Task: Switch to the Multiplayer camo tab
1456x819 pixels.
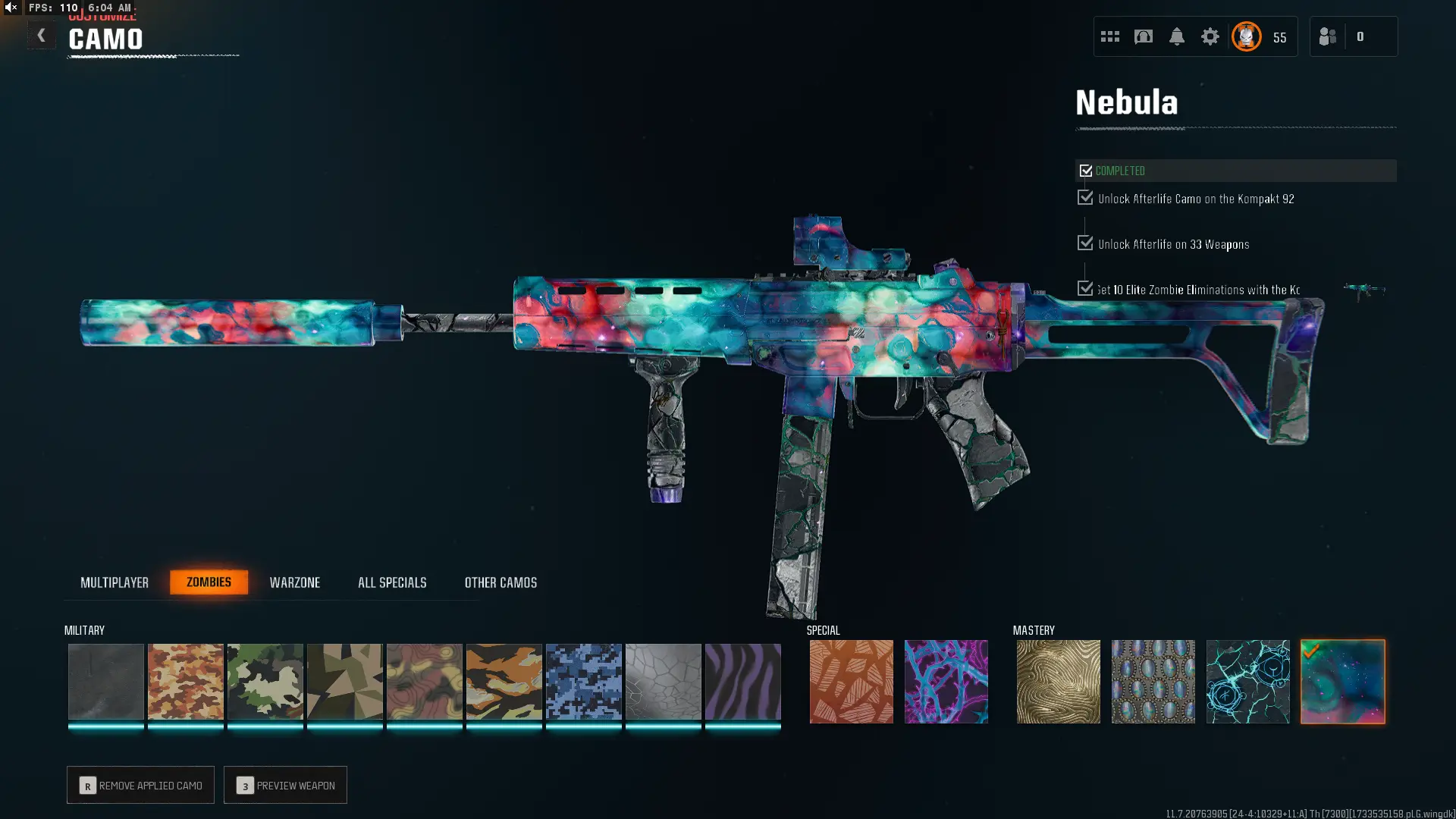Action: tap(115, 582)
